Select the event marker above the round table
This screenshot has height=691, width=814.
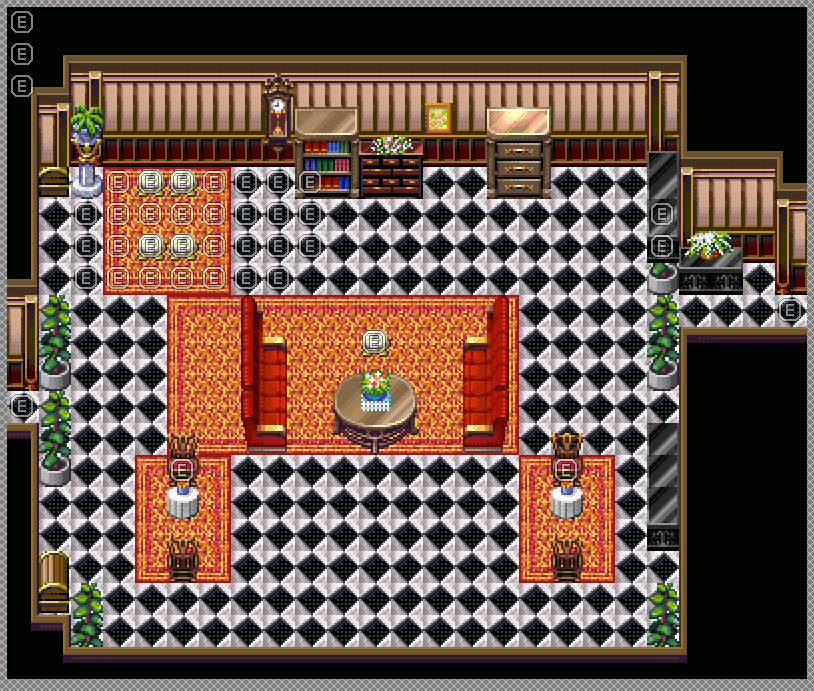point(374,342)
